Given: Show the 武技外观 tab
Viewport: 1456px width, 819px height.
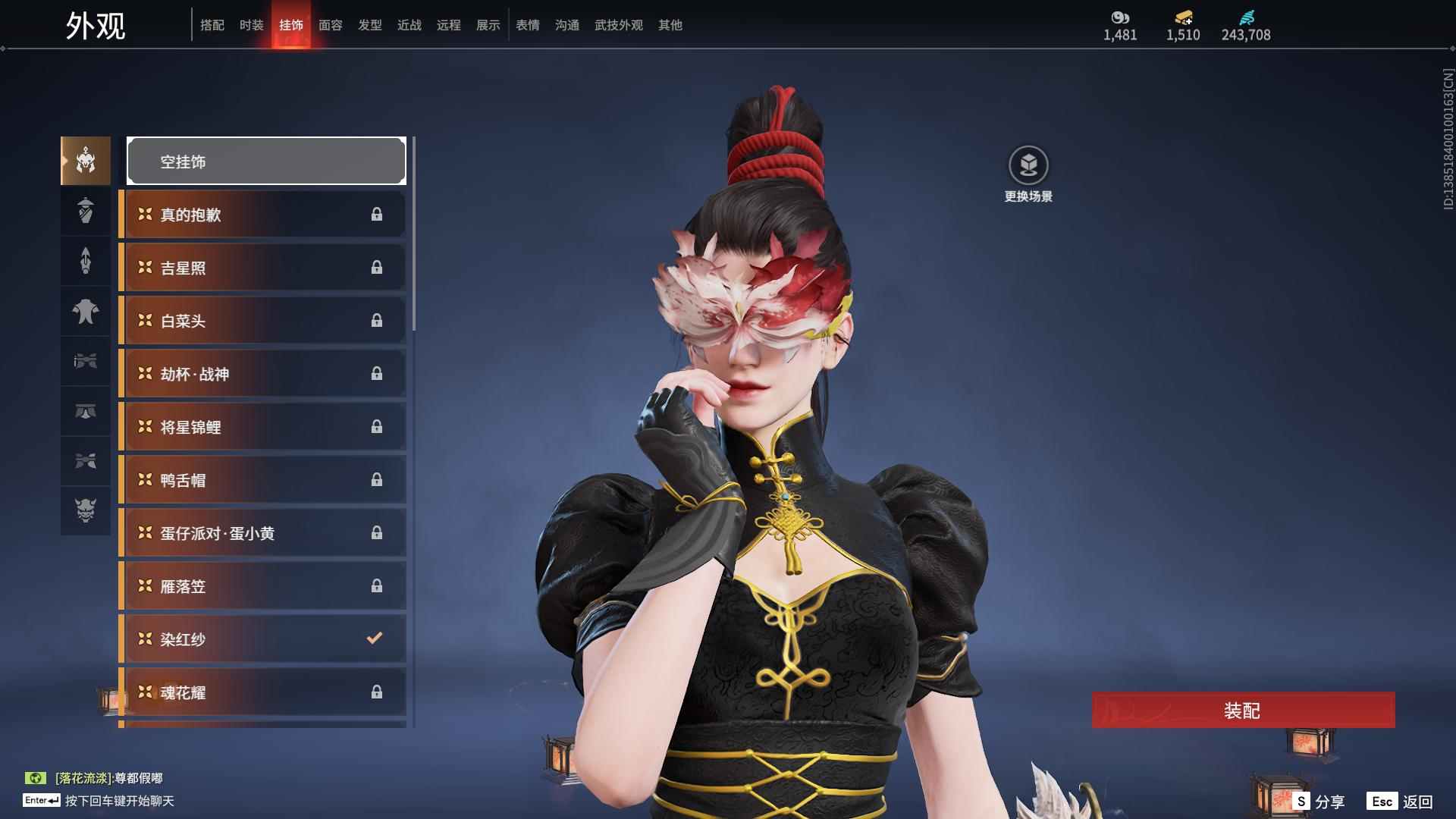Looking at the screenshot, I should click(618, 25).
